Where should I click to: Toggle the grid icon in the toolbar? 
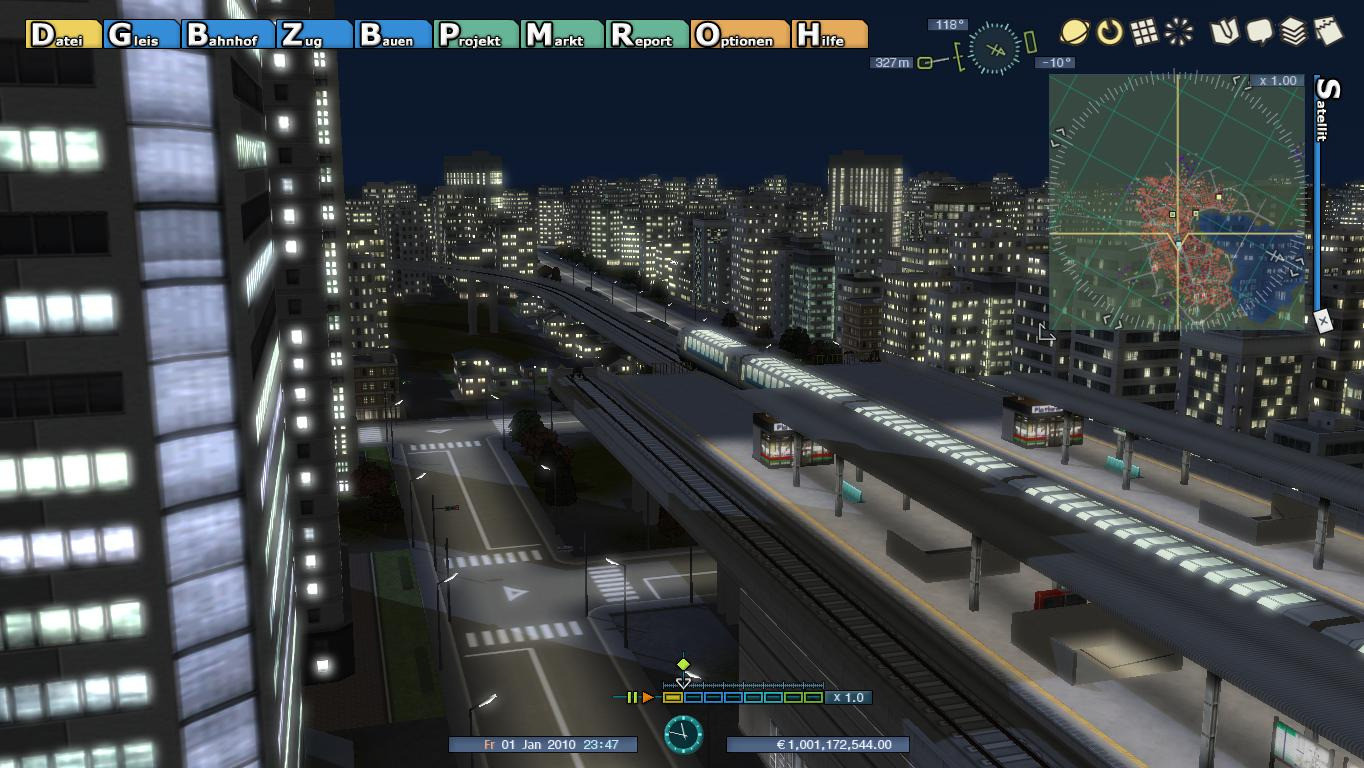(1144, 32)
